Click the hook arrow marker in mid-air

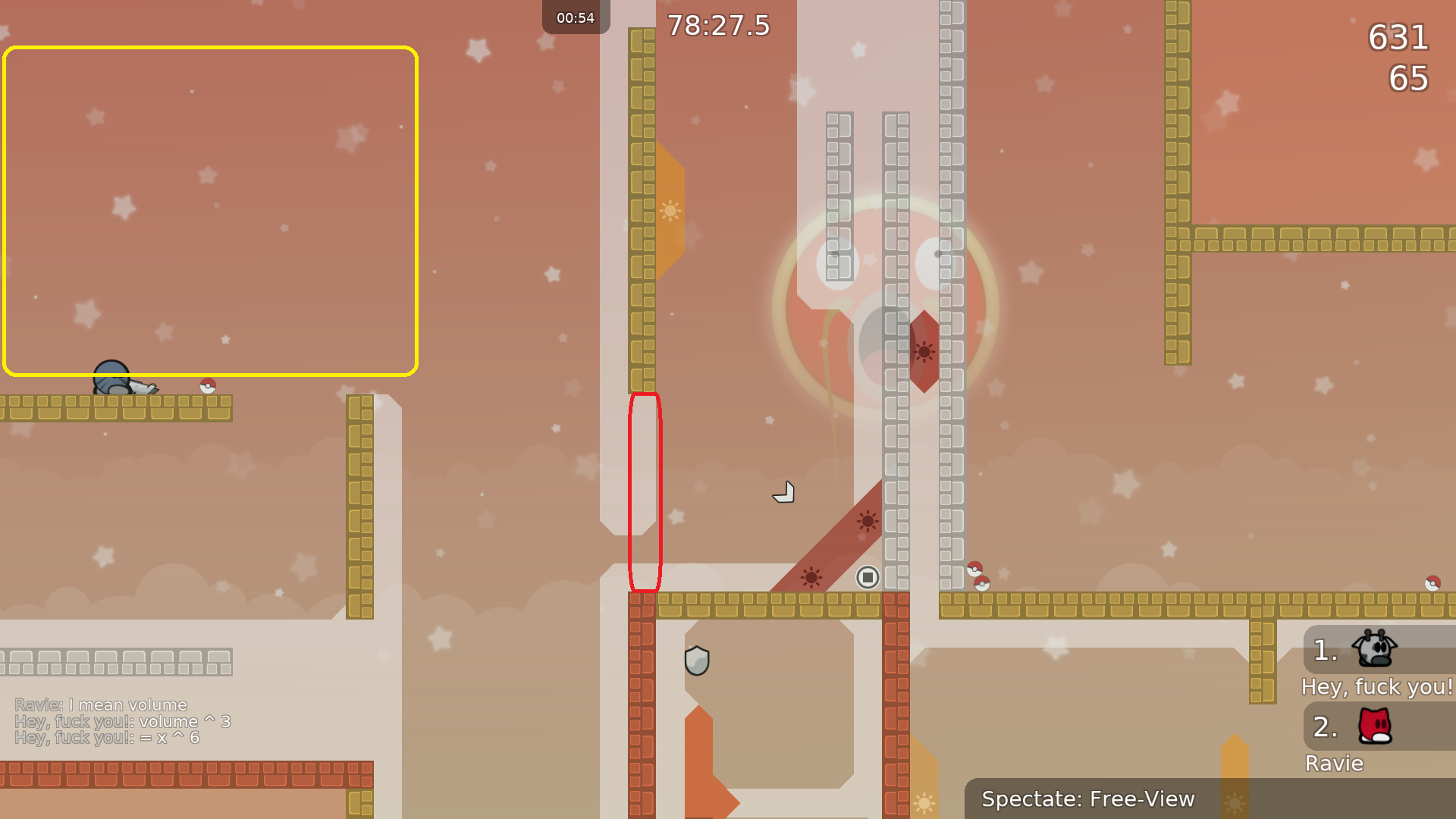(x=783, y=491)
